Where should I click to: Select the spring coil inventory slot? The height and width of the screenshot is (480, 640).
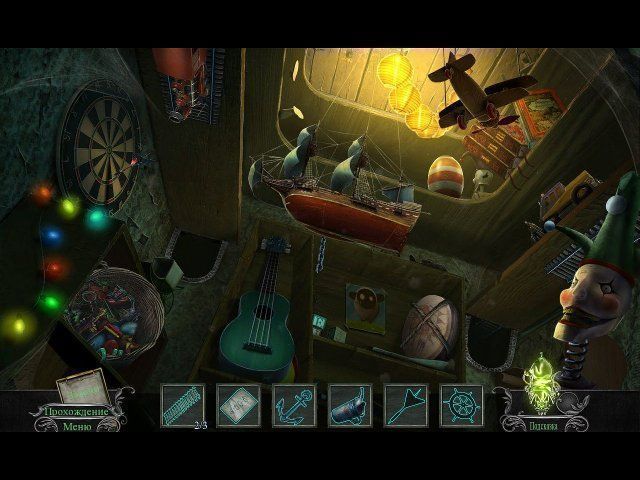(183, 406)
